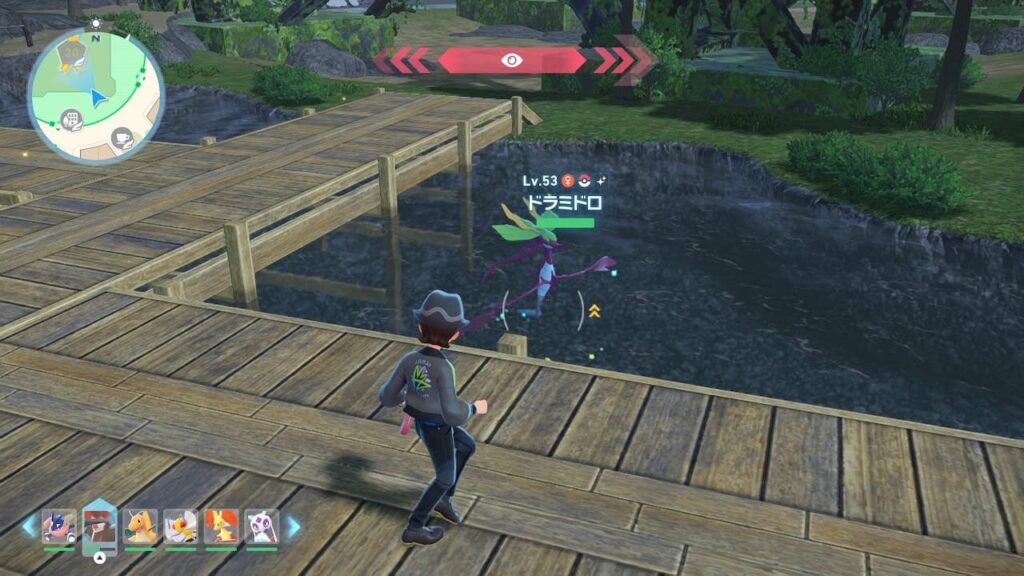The height and width of the screenshot is (576, 1024).
Task: Select the pale purple Pokémon slot
Action: click(261, 526)
